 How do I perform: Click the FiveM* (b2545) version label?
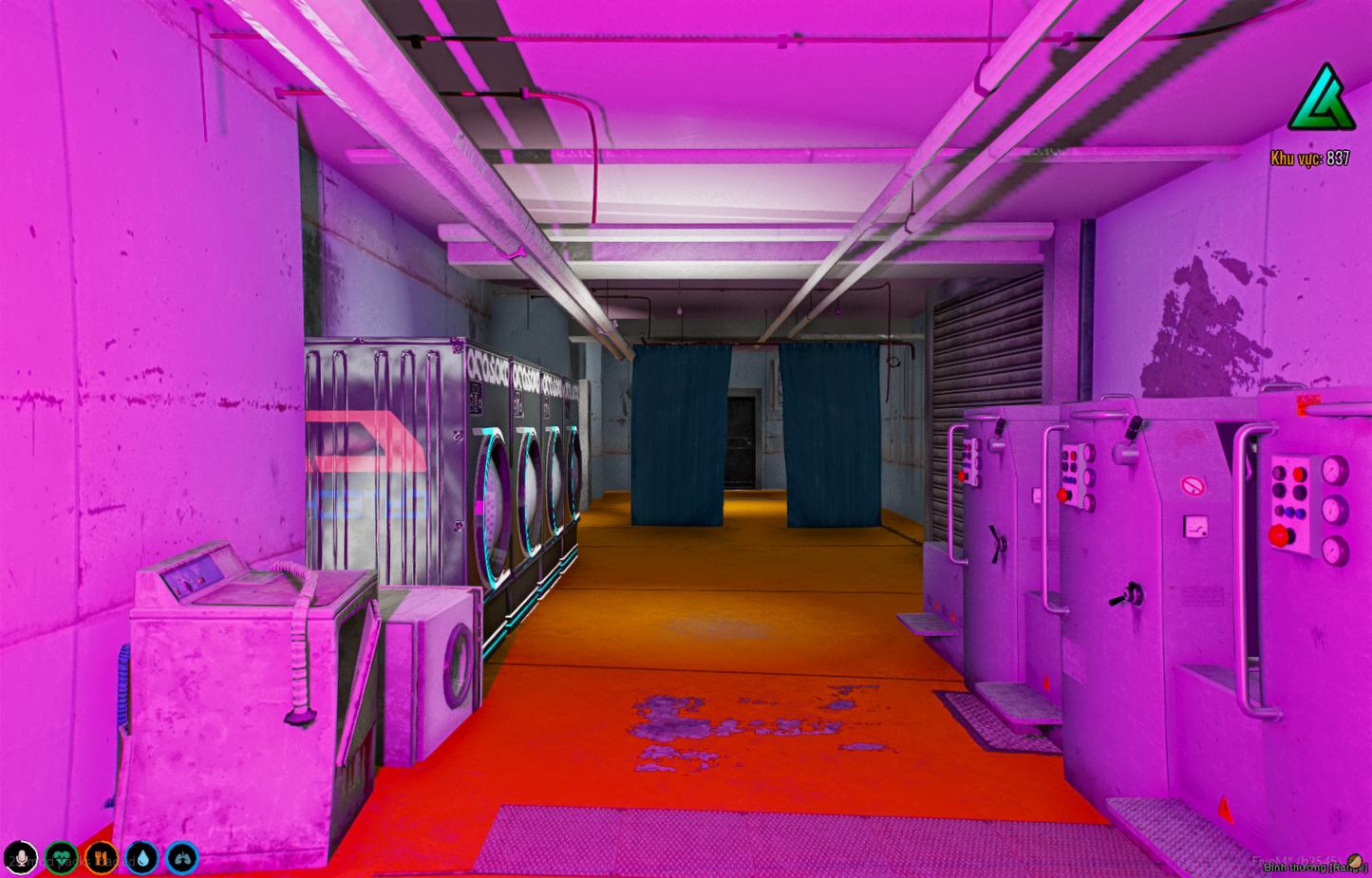click(1297, 860)
